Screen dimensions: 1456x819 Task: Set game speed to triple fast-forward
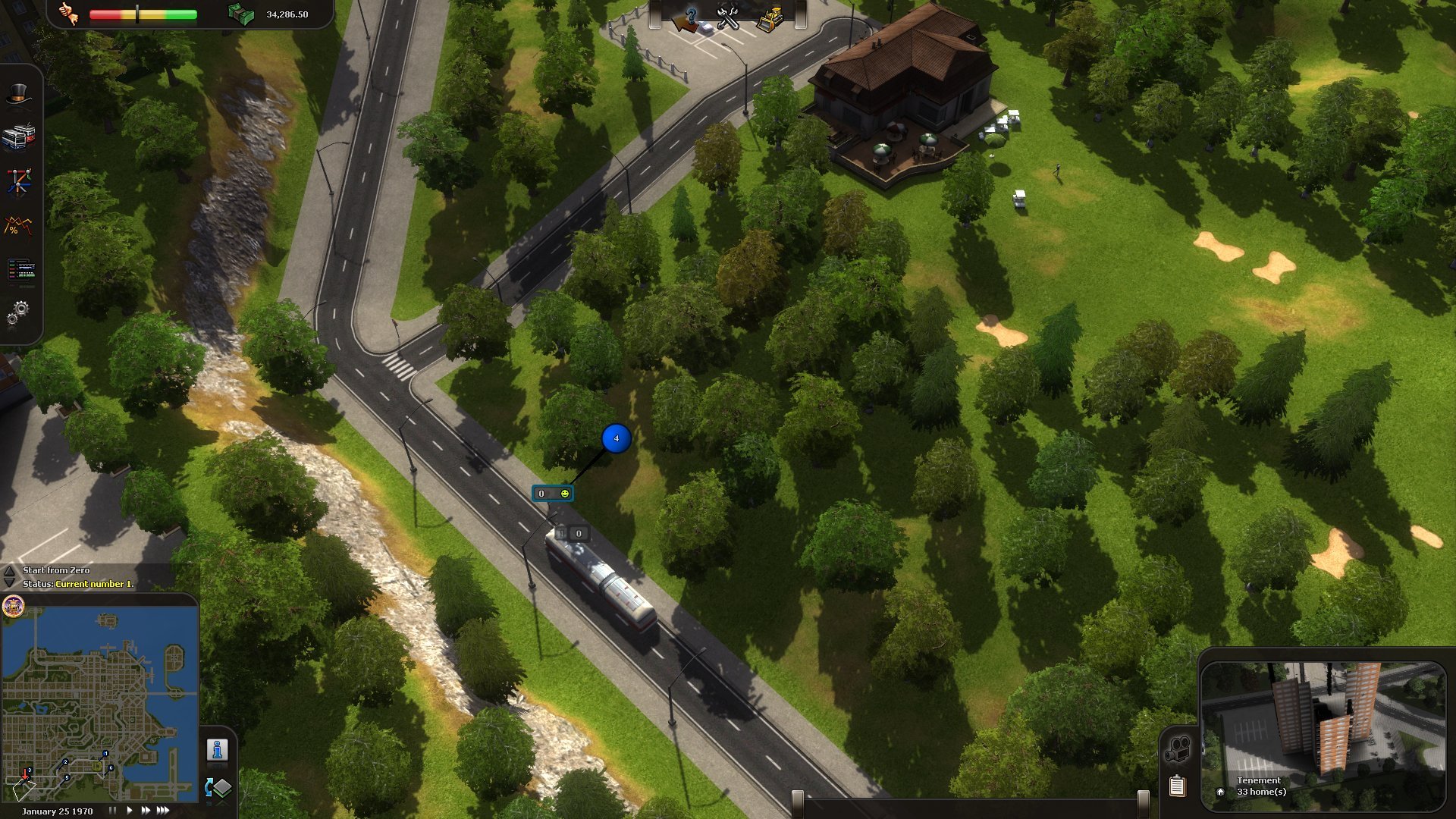coord(163,811)
